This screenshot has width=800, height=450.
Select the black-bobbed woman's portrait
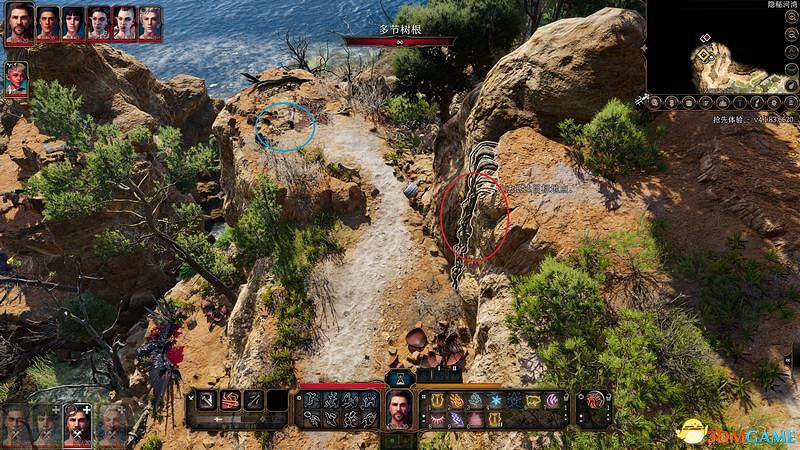point(73,22)
